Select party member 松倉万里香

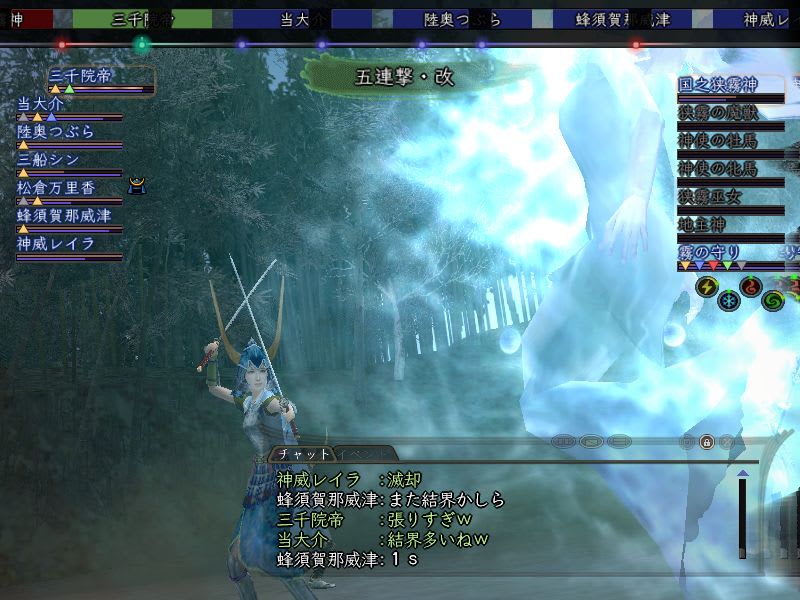tap(60, 187)
